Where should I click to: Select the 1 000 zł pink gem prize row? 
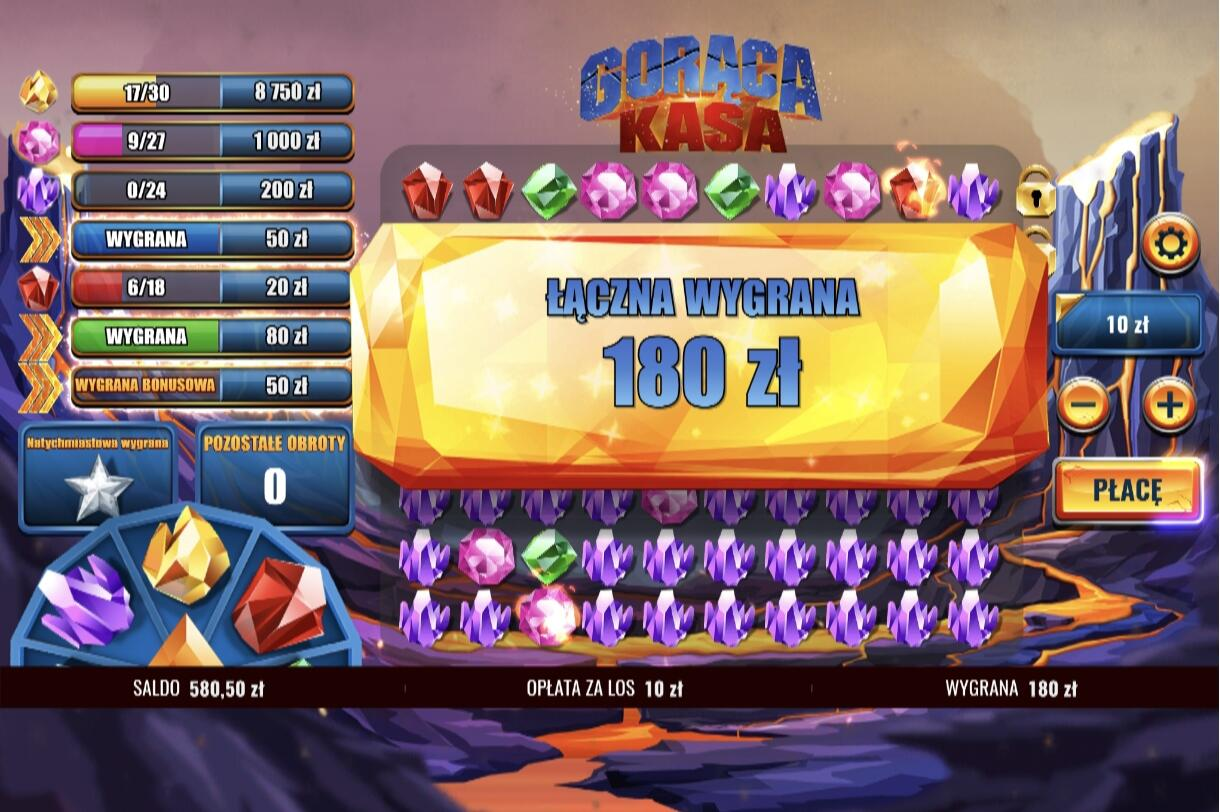tap(212, 142)
